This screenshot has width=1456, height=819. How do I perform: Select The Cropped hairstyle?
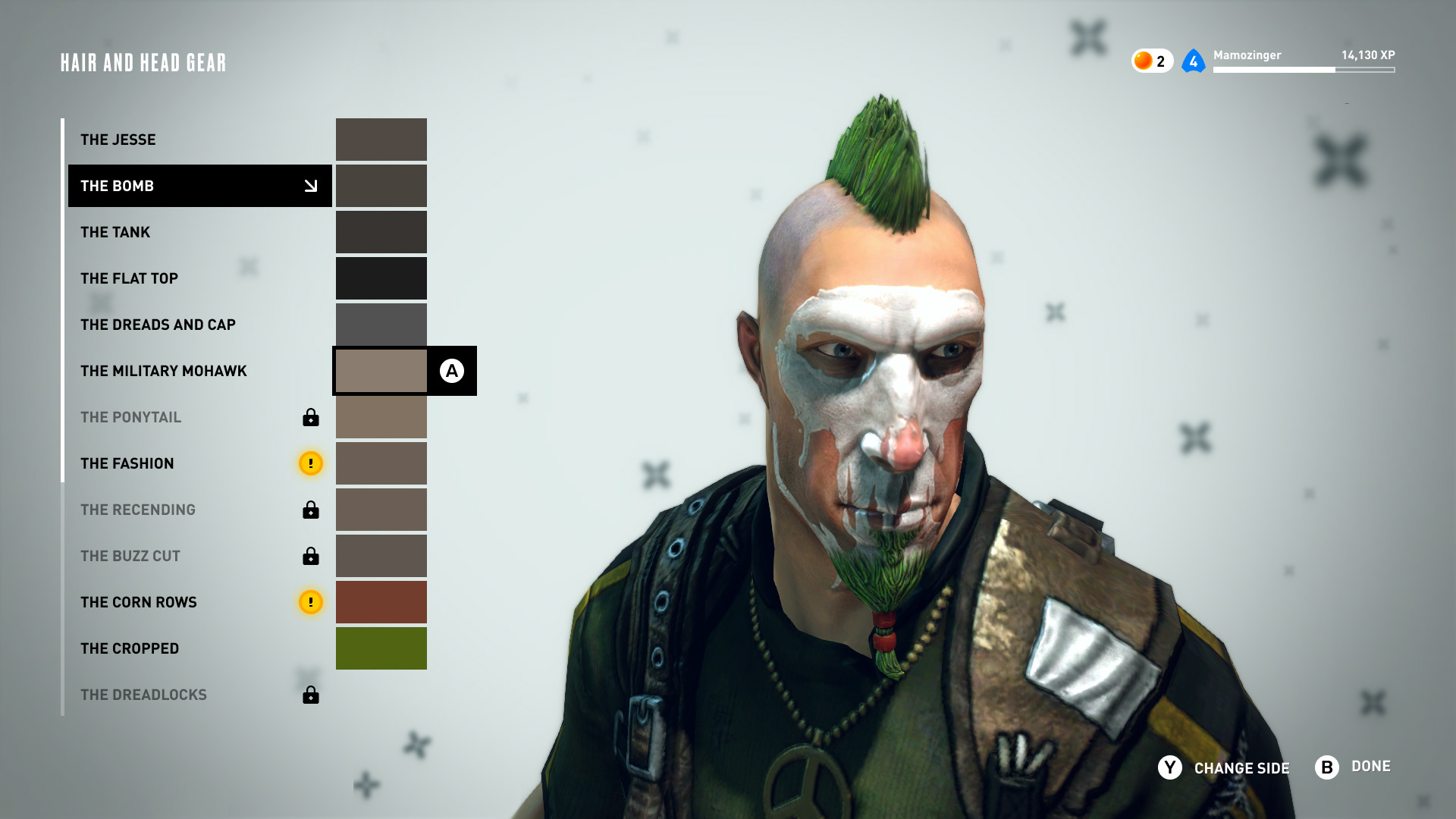click(x=130, y=648)
